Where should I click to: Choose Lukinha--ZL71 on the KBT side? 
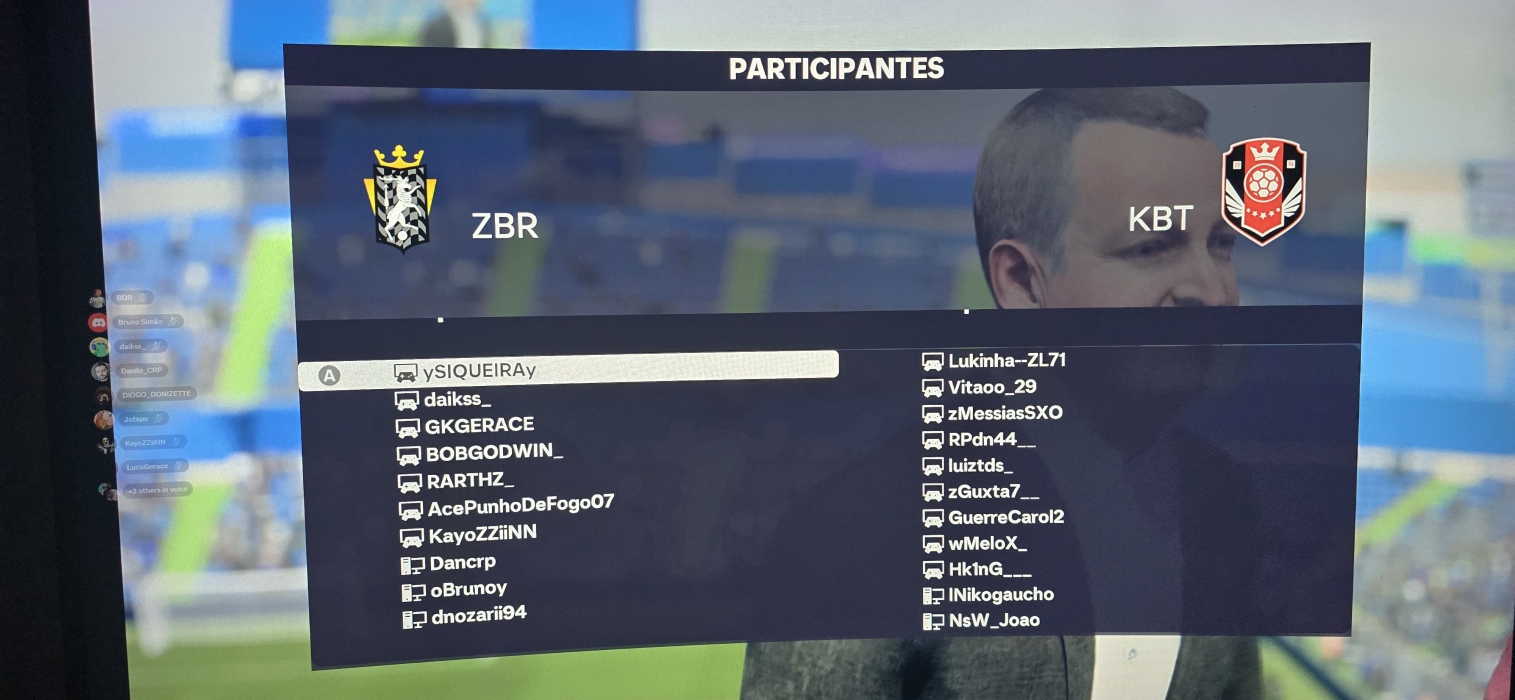1006,361
